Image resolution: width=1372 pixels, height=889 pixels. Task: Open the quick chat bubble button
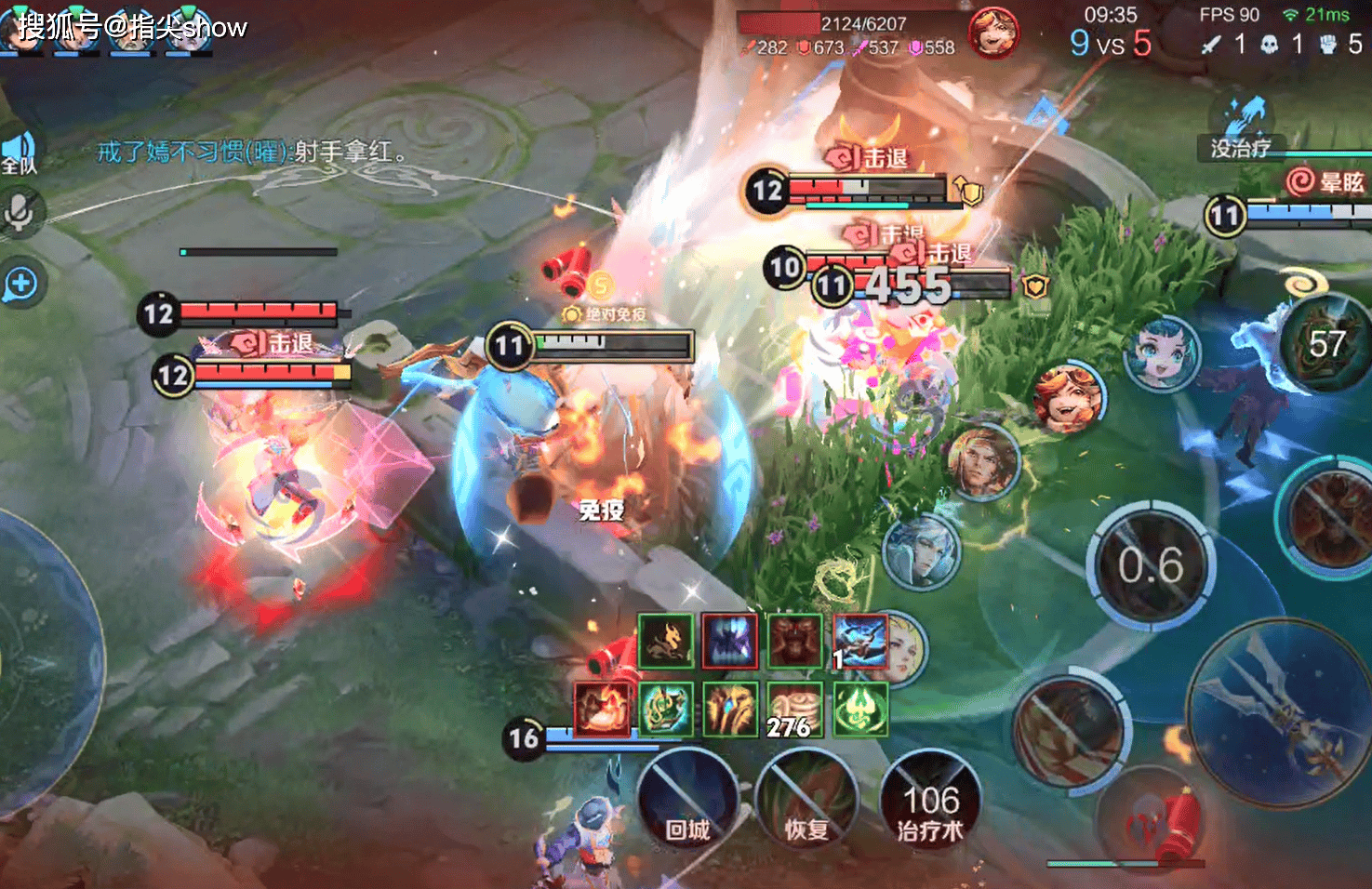coord(20,284)
